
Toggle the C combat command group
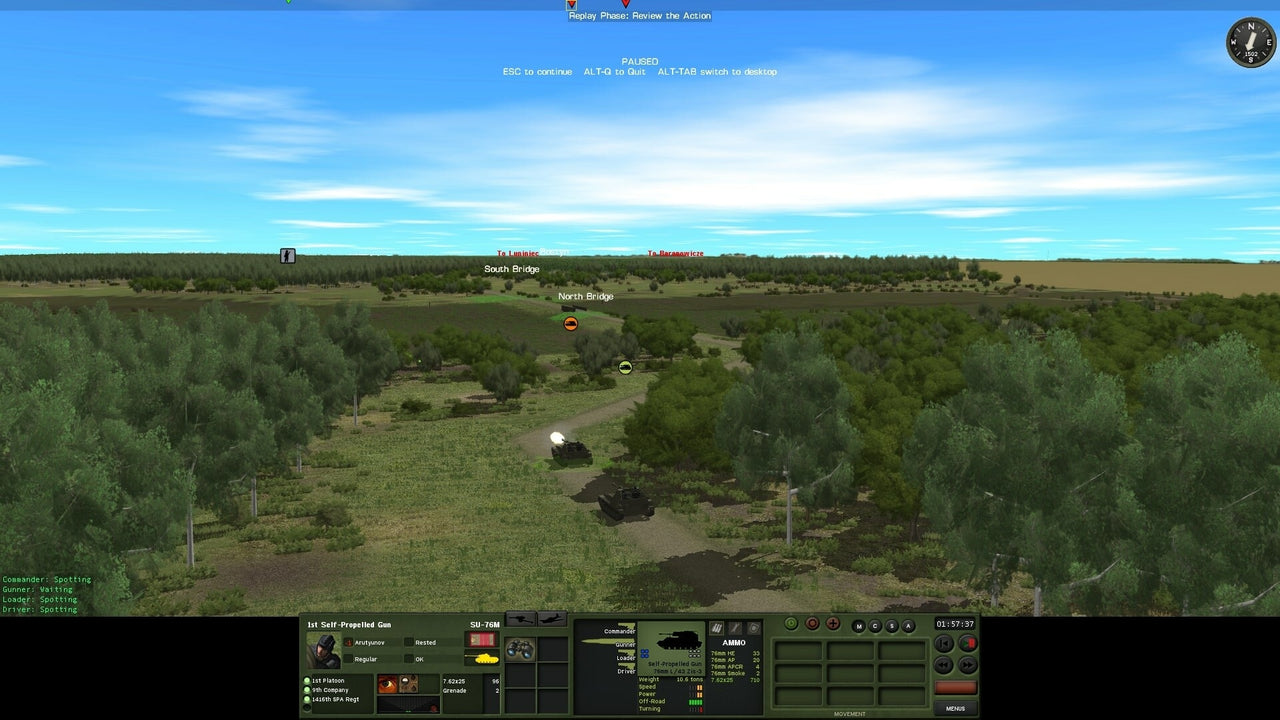pos(875,626)
